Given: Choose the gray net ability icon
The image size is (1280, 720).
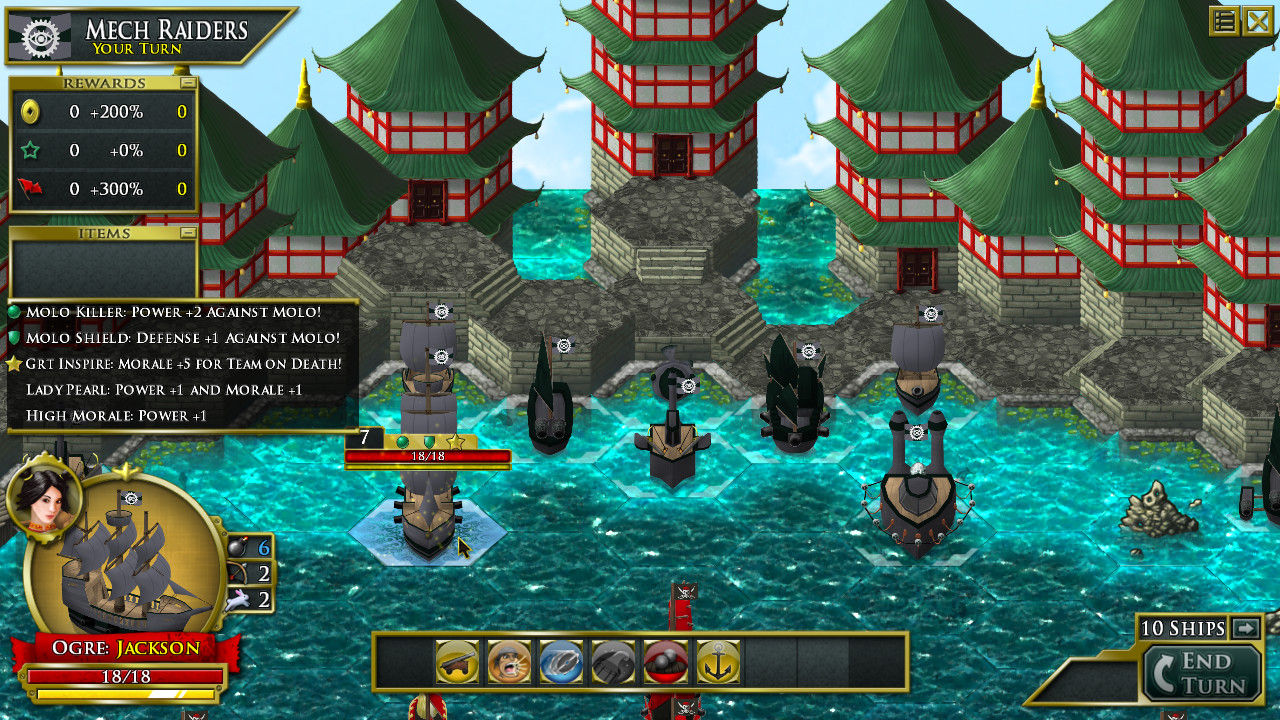Looking at the screenshot, I should point(614,662).
